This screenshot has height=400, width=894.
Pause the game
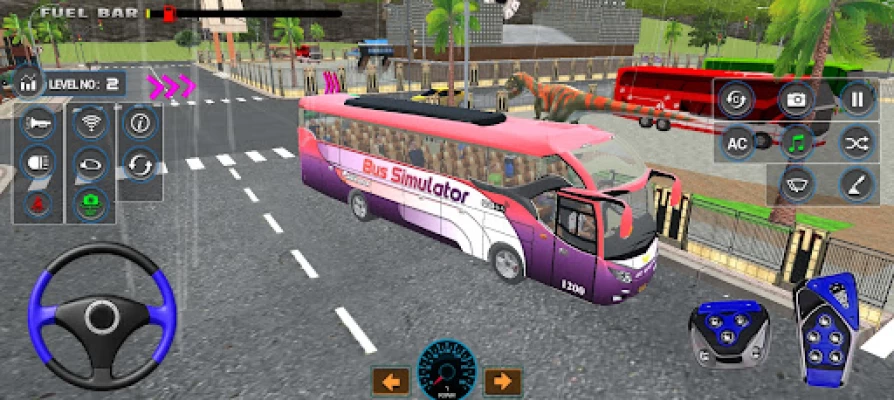[856, 99]
